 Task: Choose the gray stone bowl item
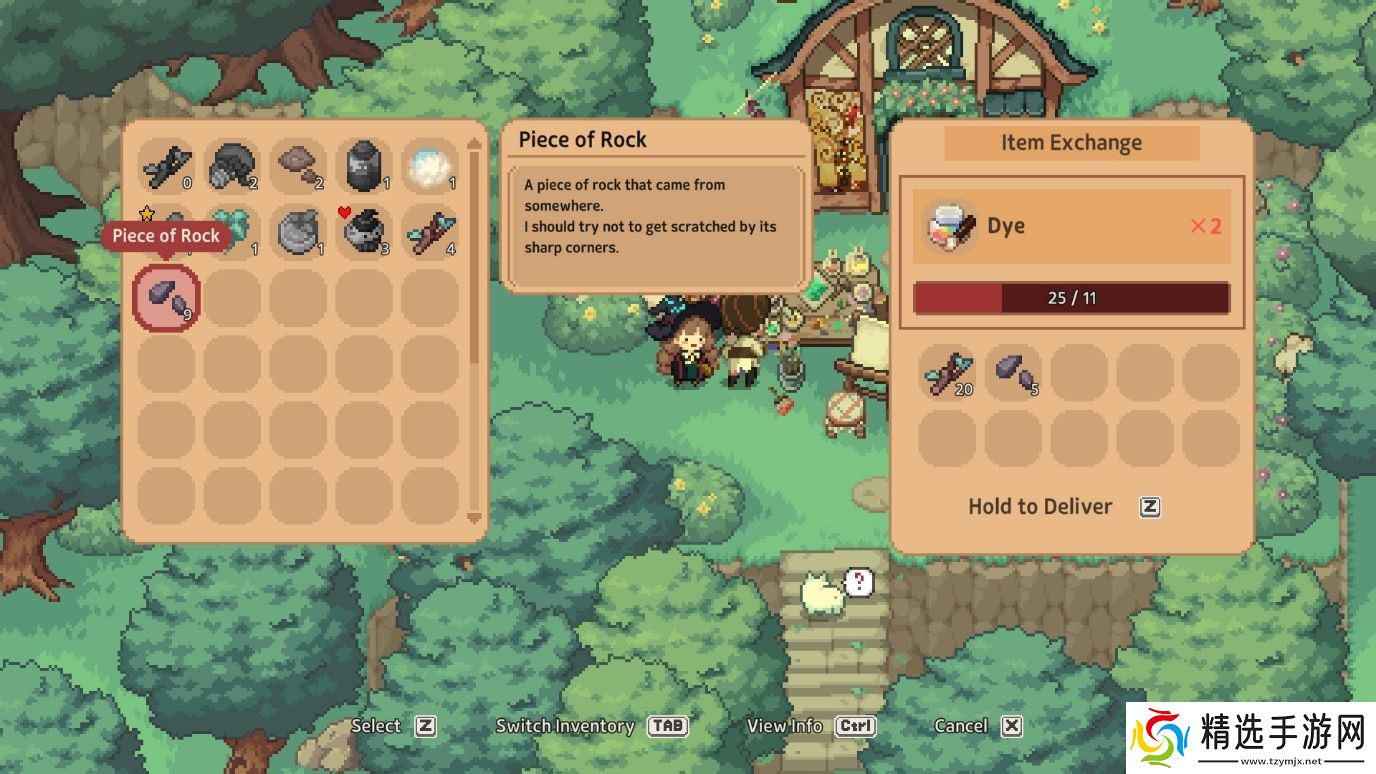click(298, 232)
